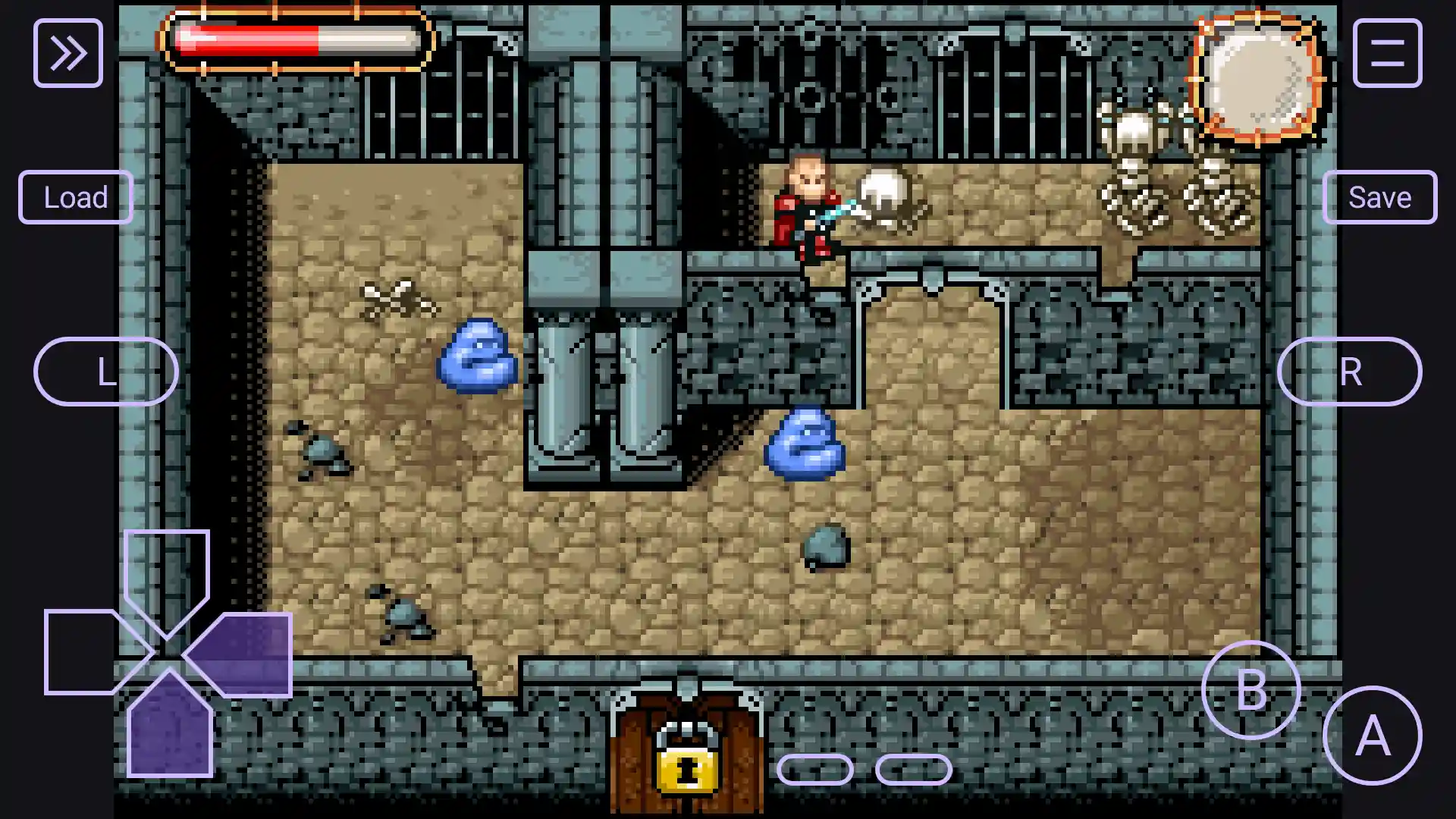This screenshot has width=1456, height=819.
Task: Tap the Save state button
Action: [x=1381, y=197]
